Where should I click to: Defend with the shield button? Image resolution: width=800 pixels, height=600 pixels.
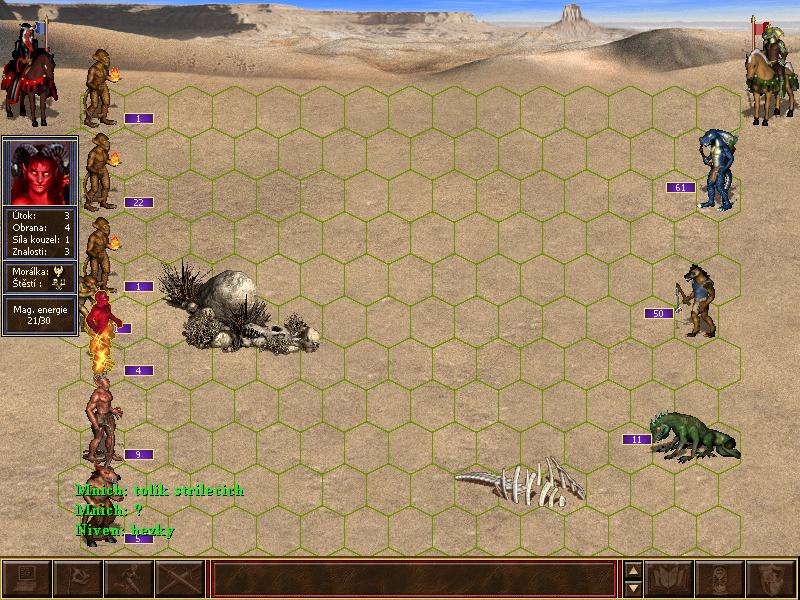click(x=771, y=579)
